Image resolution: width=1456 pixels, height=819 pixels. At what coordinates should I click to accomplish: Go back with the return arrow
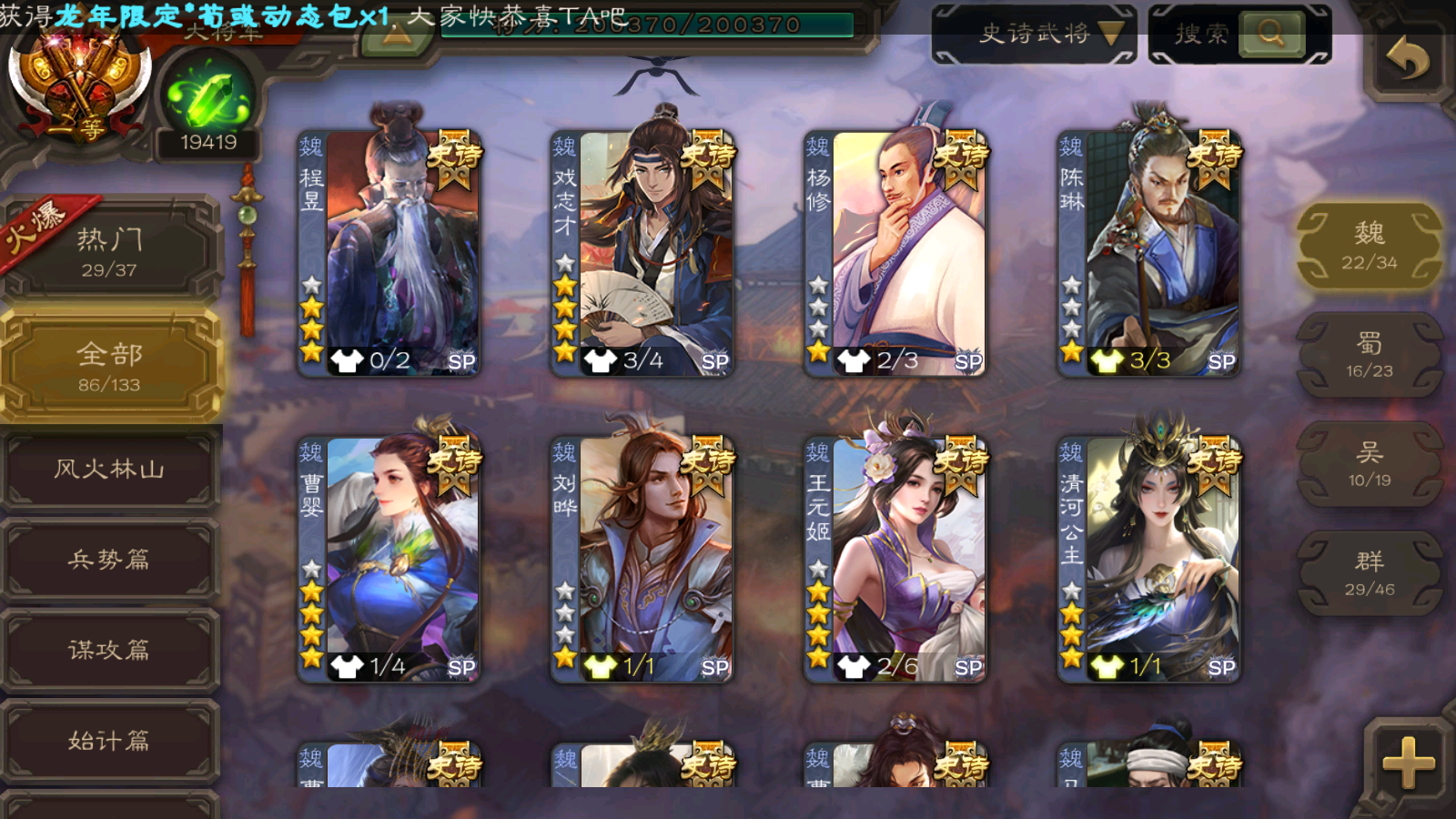click(x=1407, y=60)
